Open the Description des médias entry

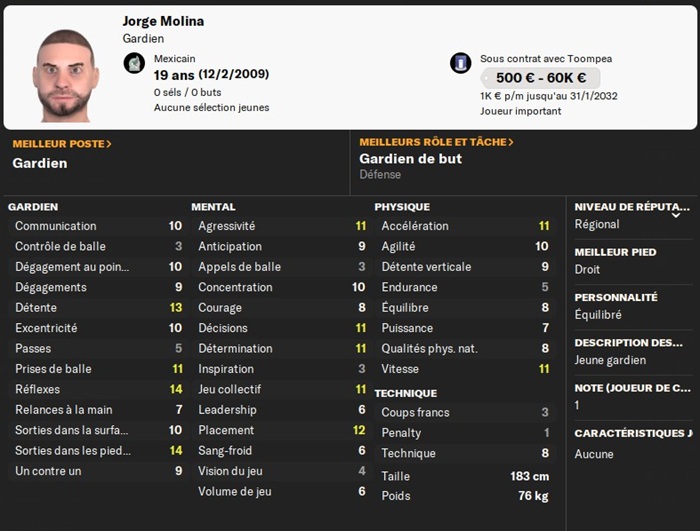coord(630,351)
